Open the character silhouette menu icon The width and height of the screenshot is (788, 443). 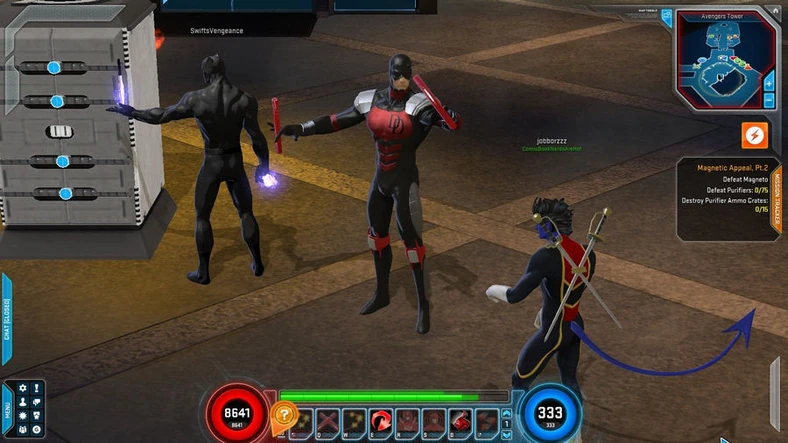[x=22, y=402]
